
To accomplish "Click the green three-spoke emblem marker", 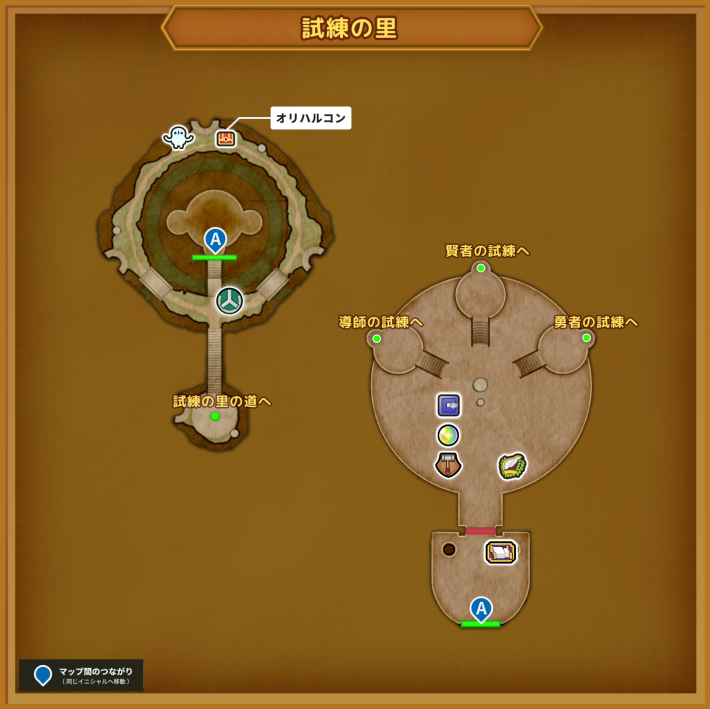I will tap(229, 300).
